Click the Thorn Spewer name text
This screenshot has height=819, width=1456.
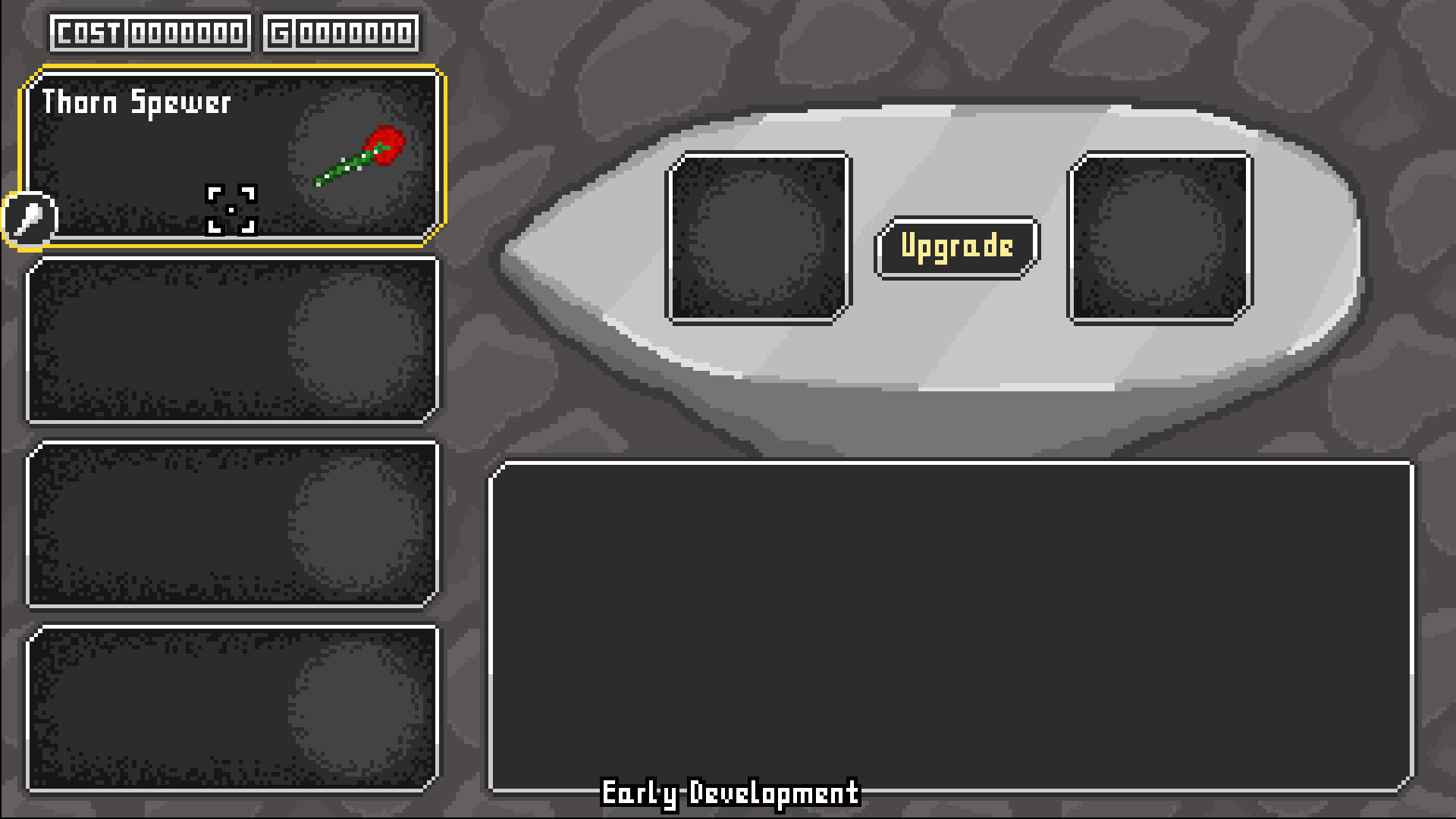coord(136,103)
